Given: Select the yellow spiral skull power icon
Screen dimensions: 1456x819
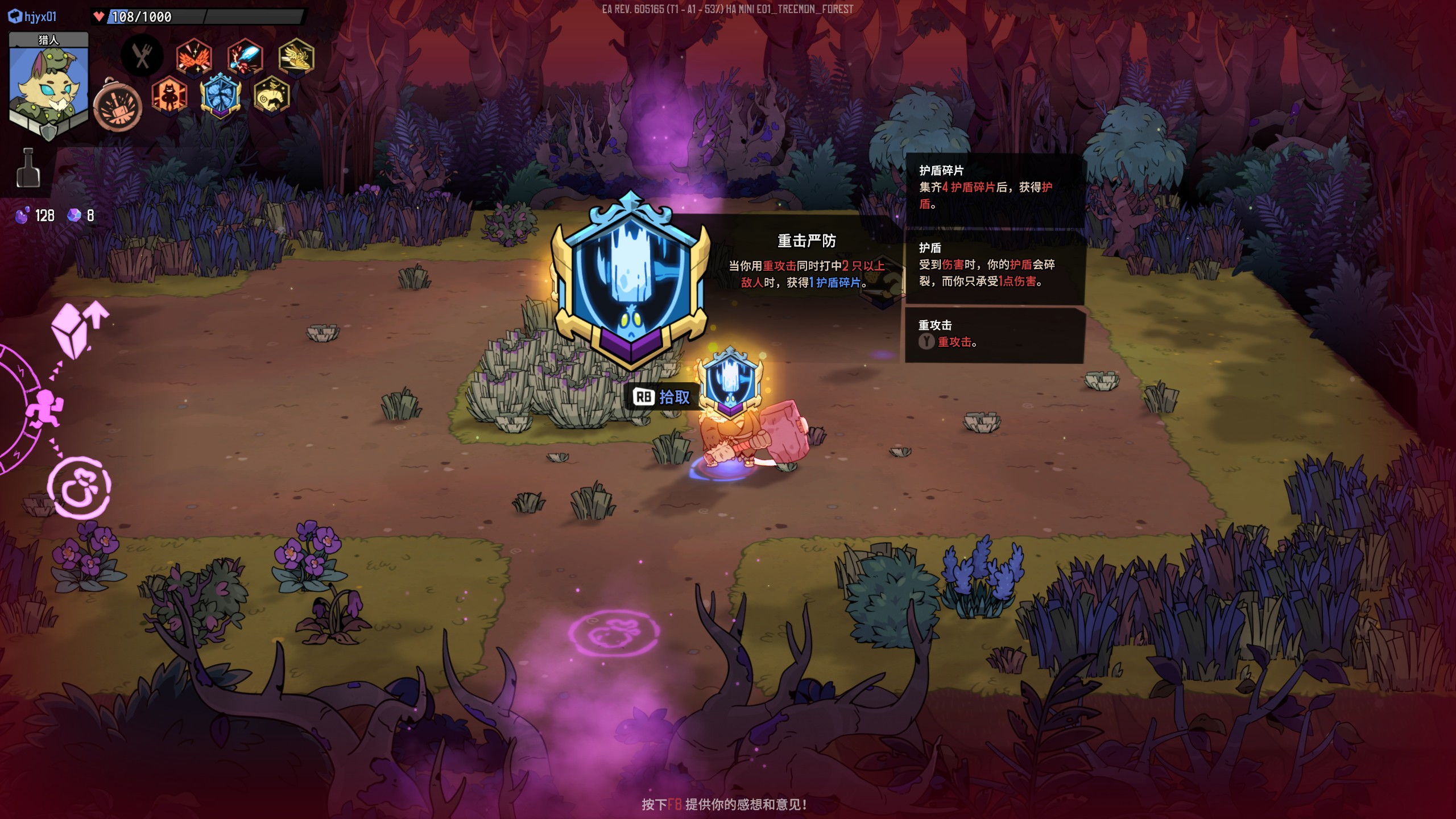Looking at the screenshot, I should tap(271, 95).
